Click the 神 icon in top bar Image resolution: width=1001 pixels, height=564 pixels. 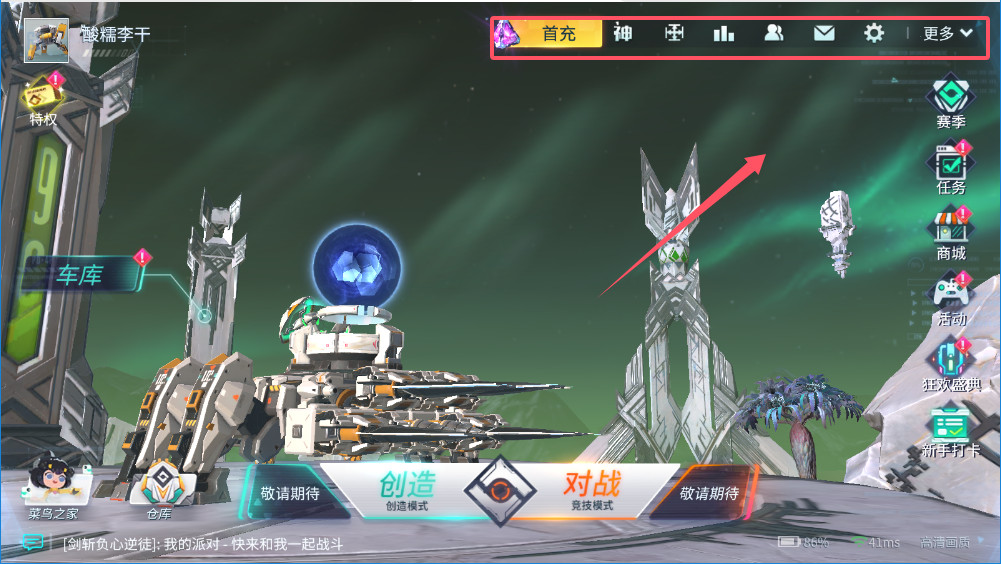[623, 33]
